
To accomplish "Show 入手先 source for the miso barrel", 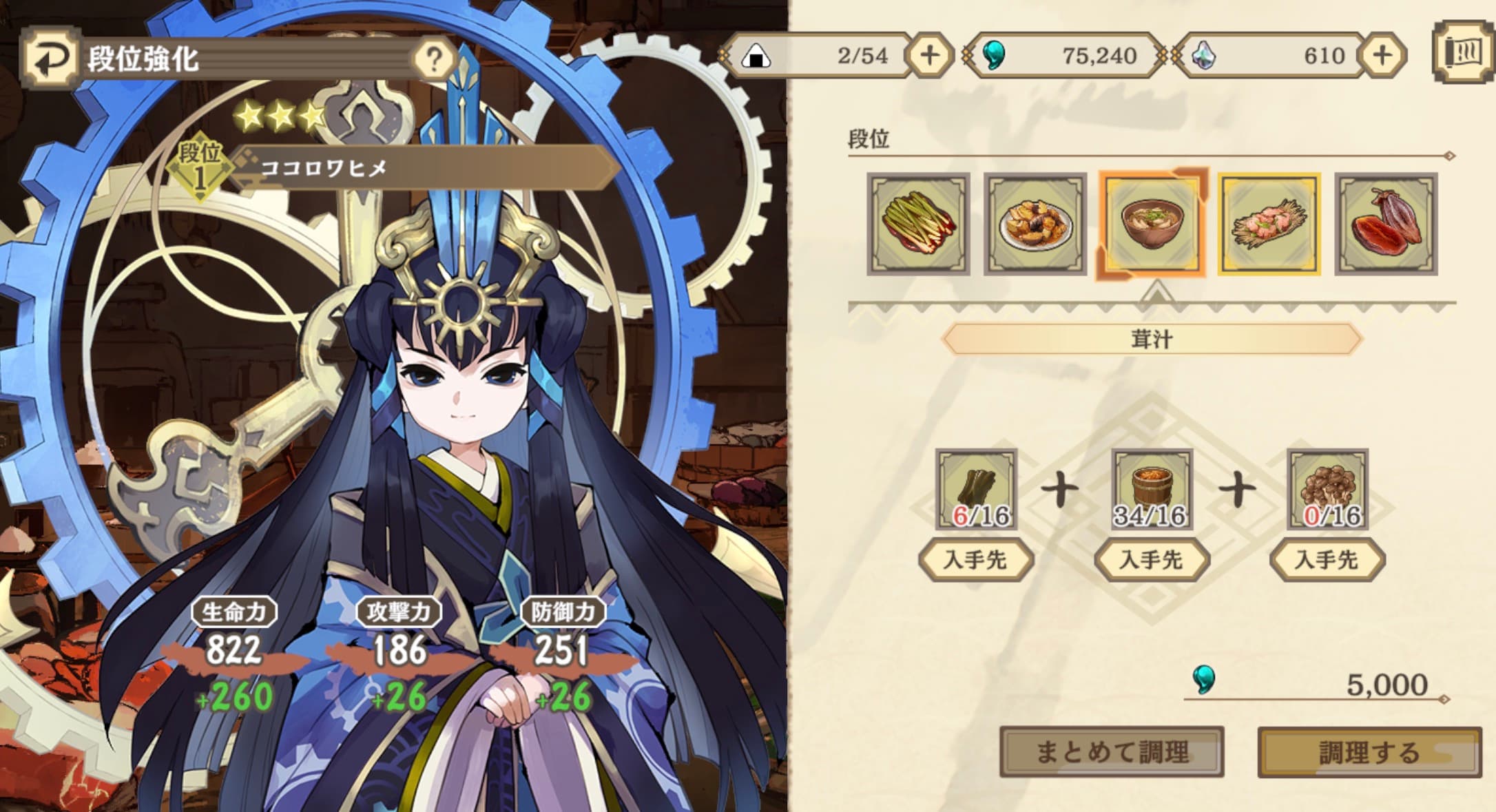I will tap(1152, 559).
